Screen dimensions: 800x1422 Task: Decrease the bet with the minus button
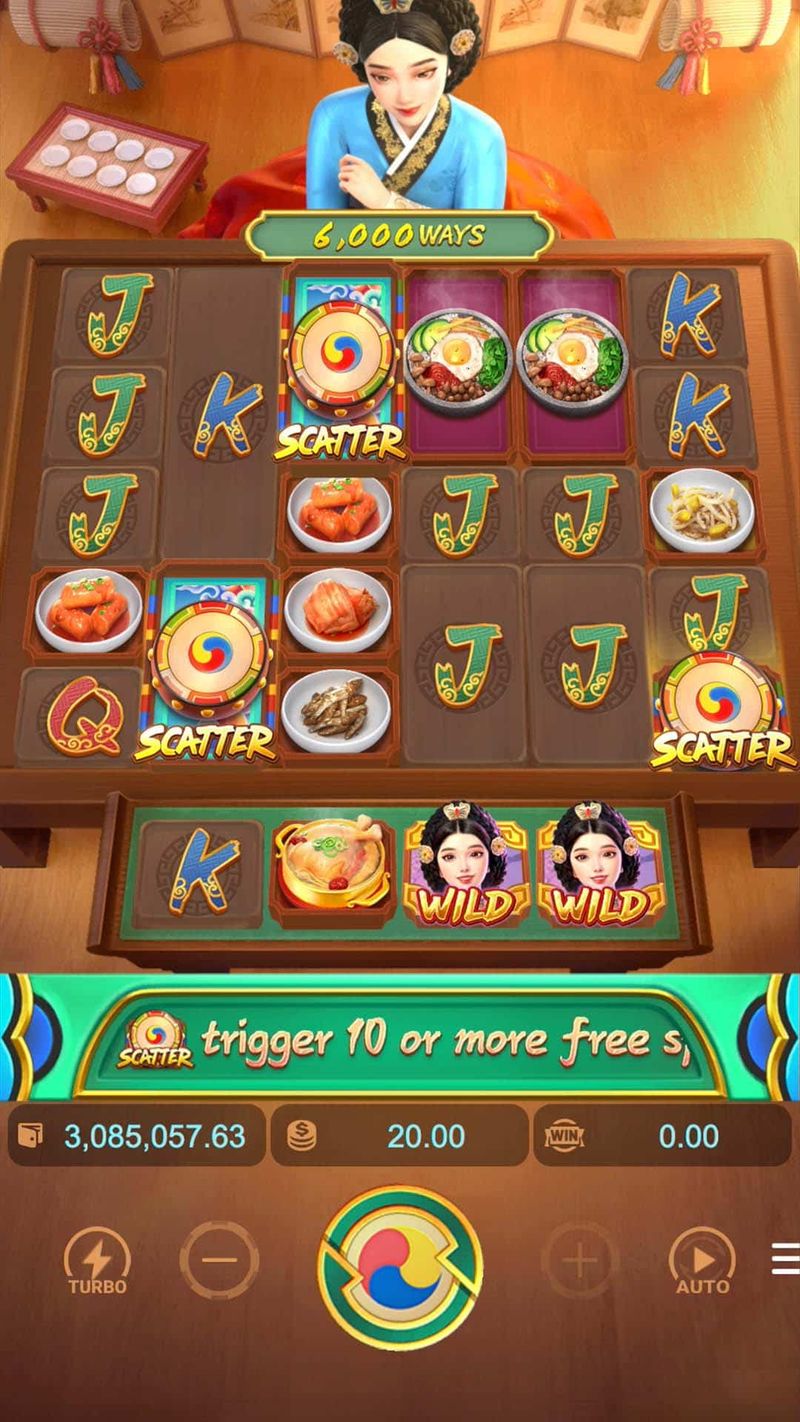click(x=219, y=1260)
